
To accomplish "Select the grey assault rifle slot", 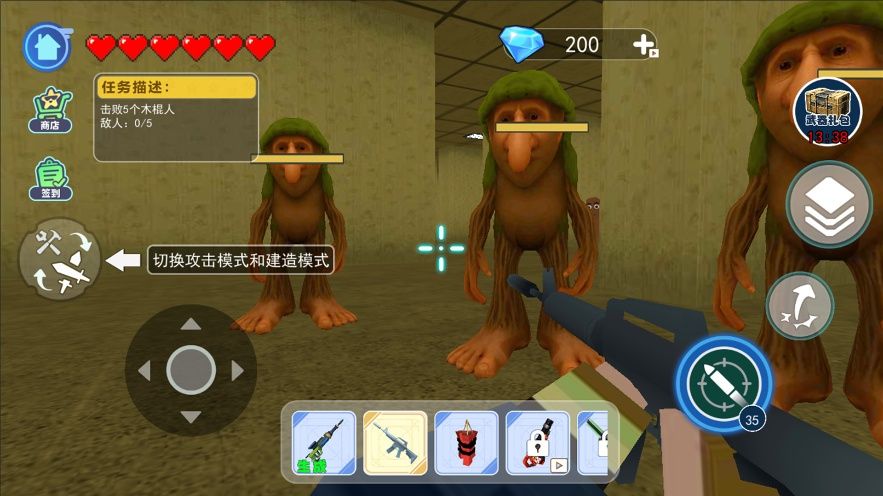I will pos(395,443).
